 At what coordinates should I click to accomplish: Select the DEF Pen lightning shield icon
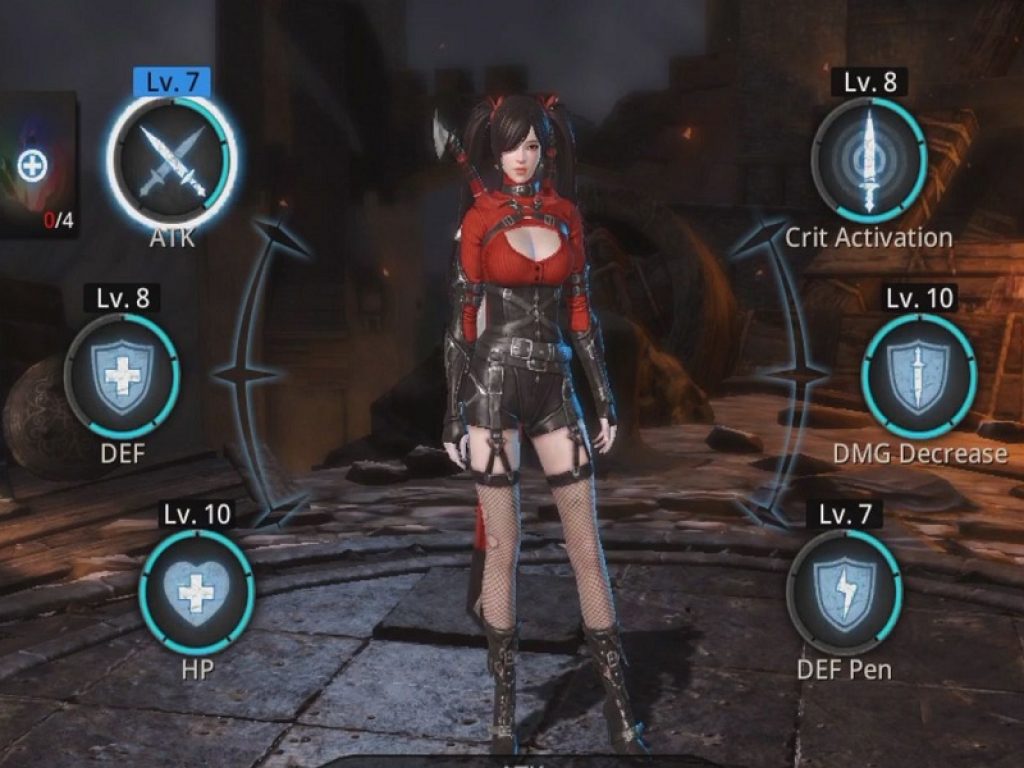click(x=844, y=591)
